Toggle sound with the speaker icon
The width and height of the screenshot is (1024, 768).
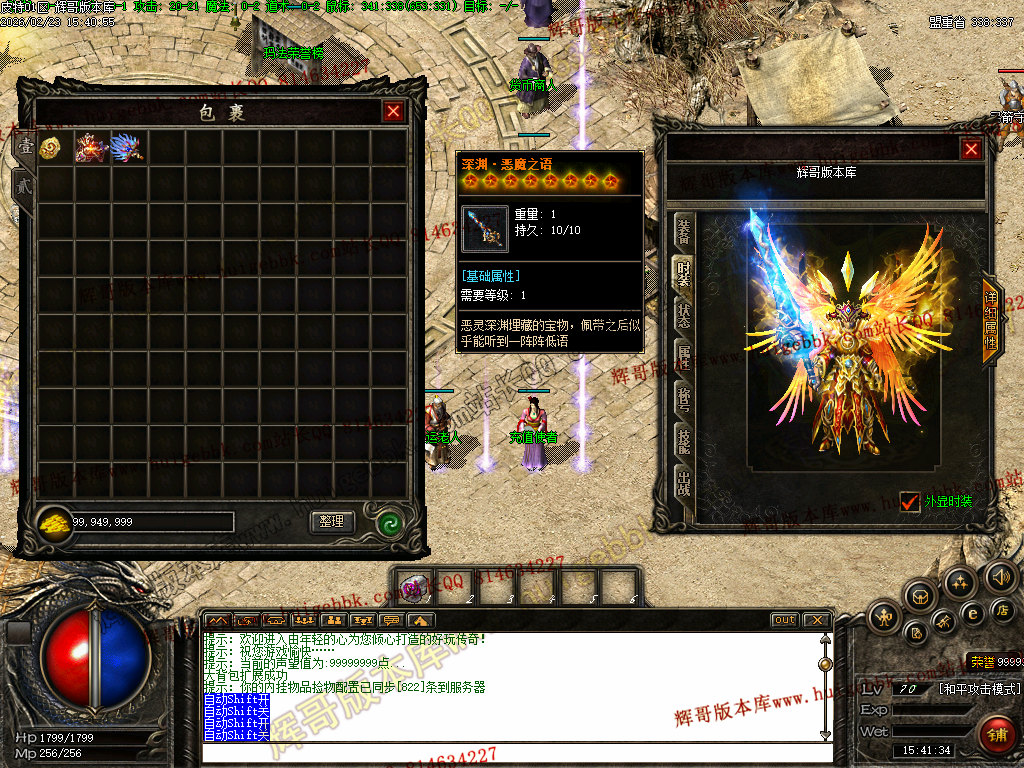point(1000,576)
